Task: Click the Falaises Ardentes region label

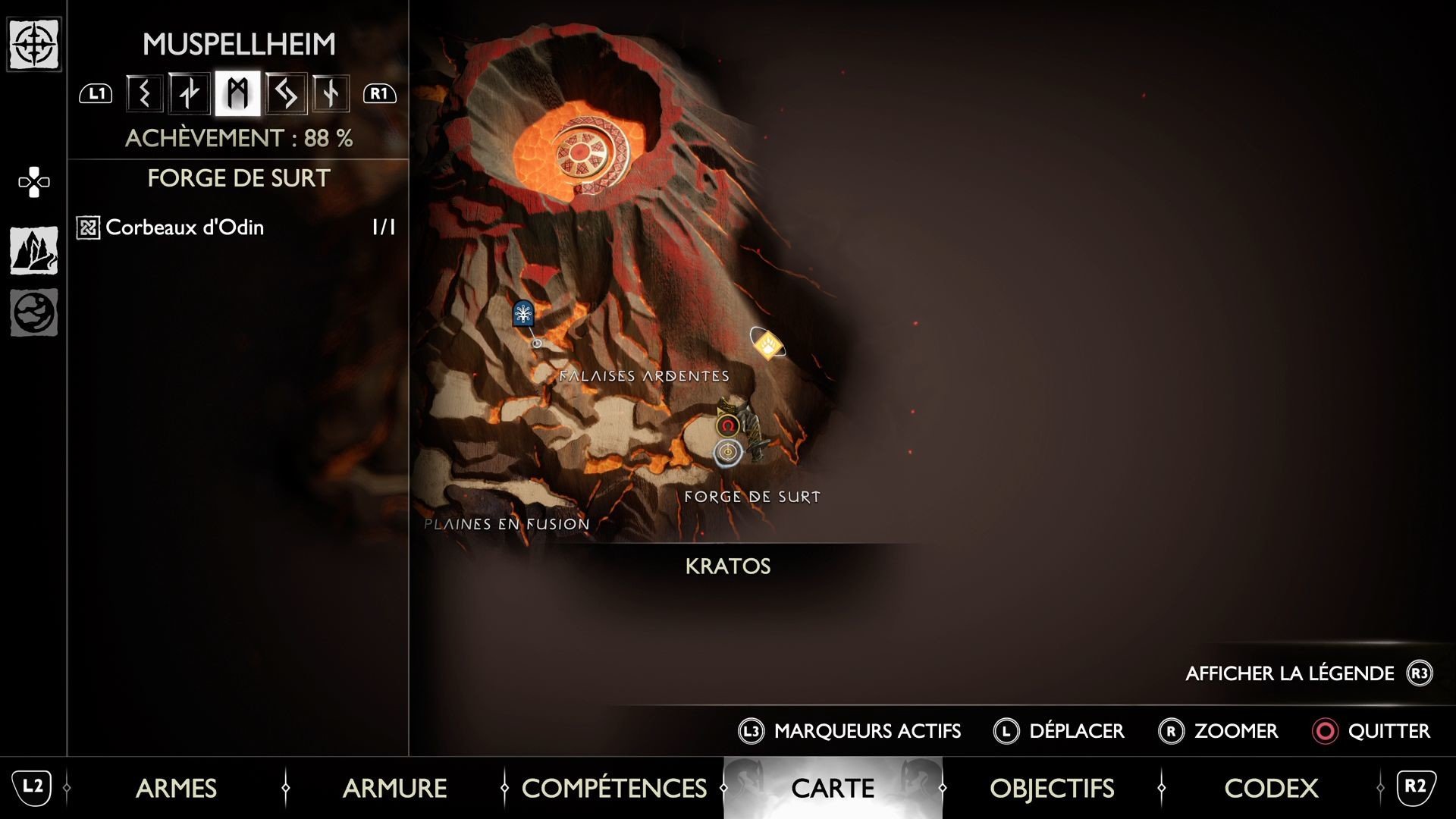Action: (x=645, y=374)
